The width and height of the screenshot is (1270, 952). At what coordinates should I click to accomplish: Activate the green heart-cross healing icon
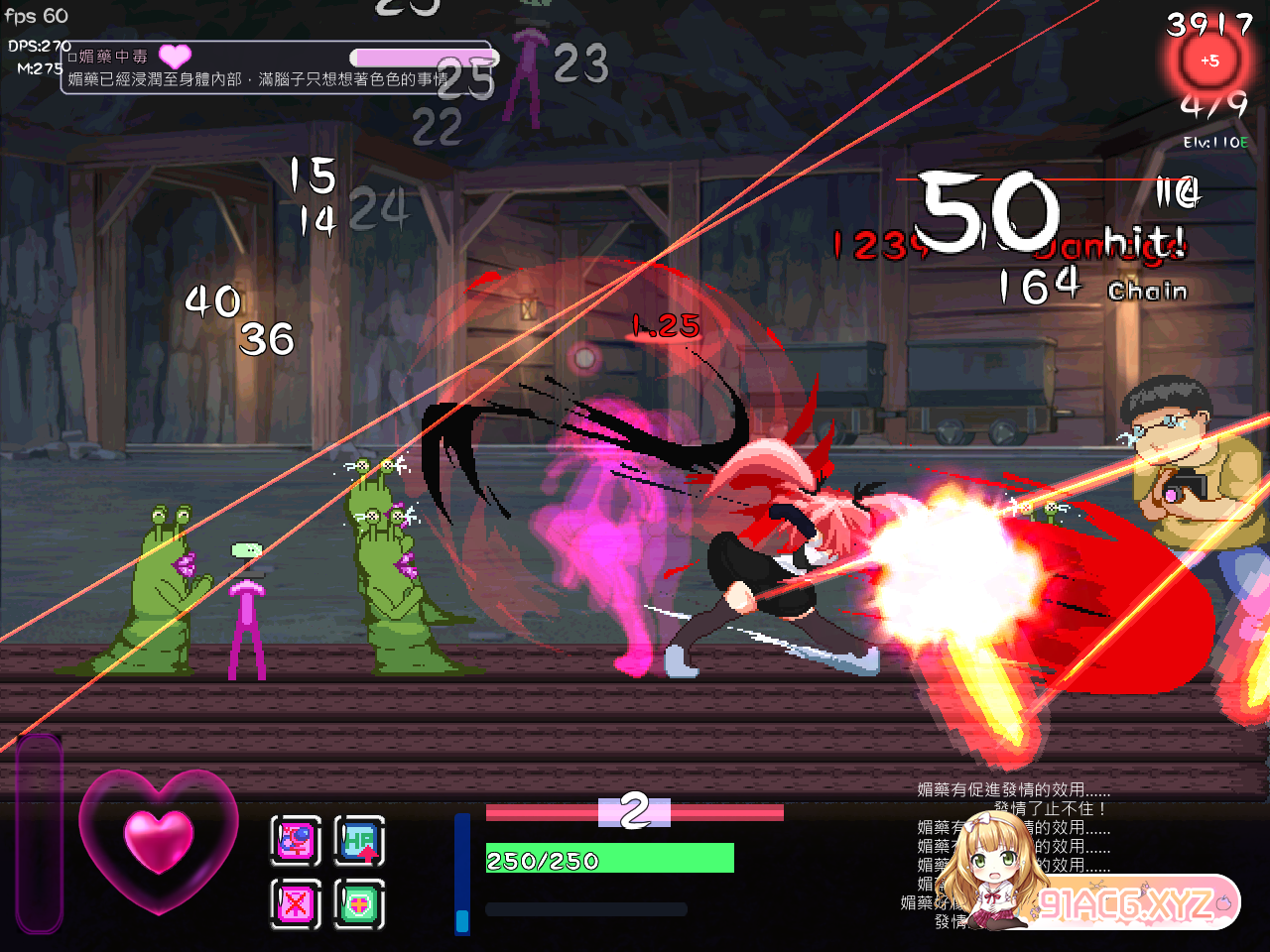point(359,903)
